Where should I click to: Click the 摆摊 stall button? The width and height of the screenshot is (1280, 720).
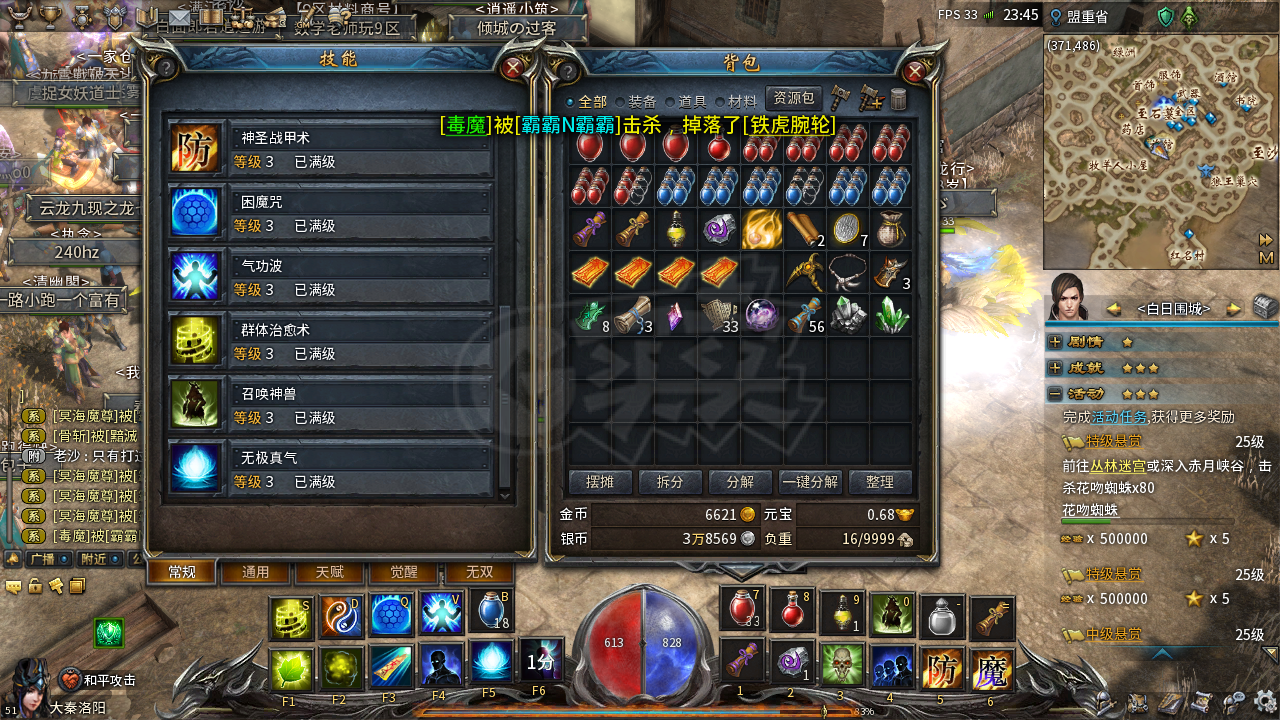click(600, 482)
